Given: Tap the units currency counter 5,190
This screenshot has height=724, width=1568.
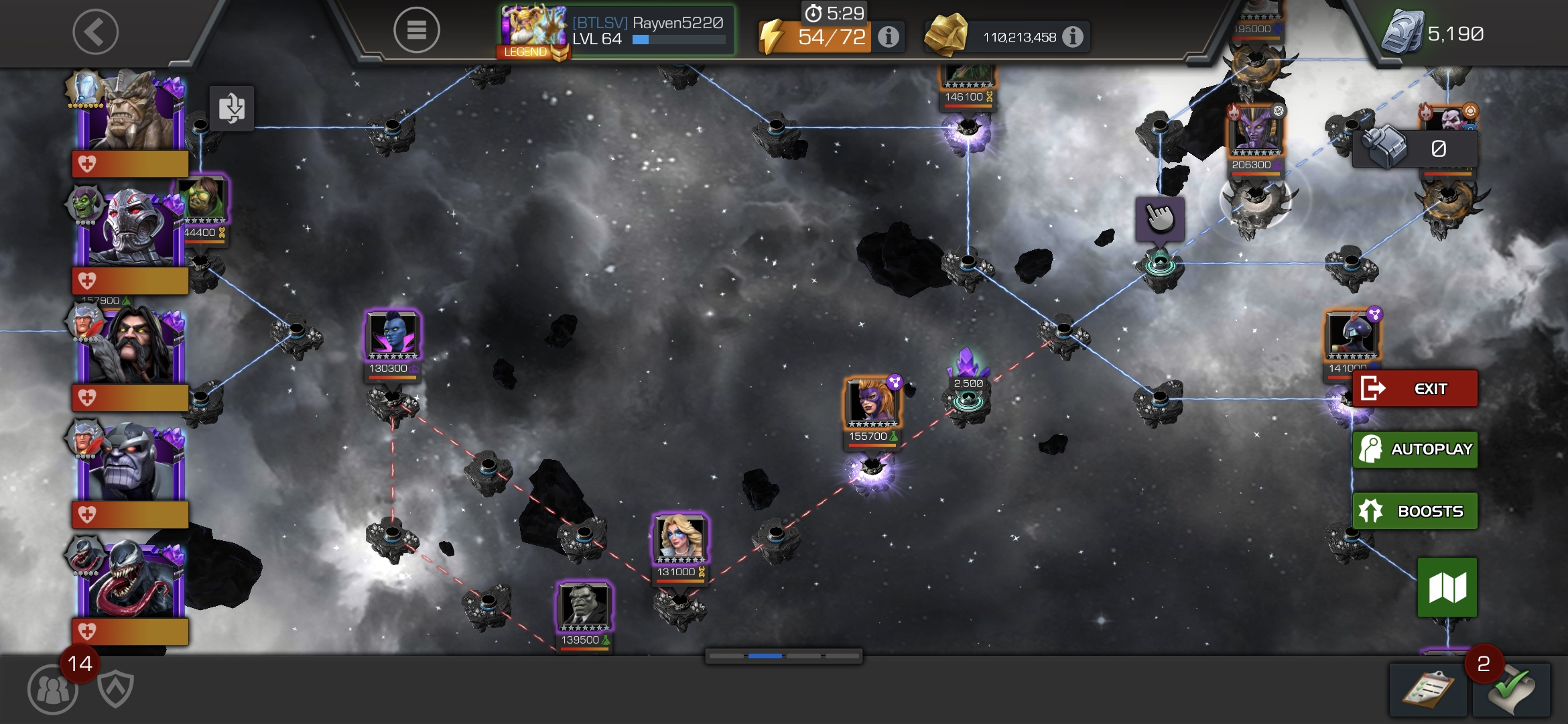Looking at the screenshot, I should pos(1434,34).
